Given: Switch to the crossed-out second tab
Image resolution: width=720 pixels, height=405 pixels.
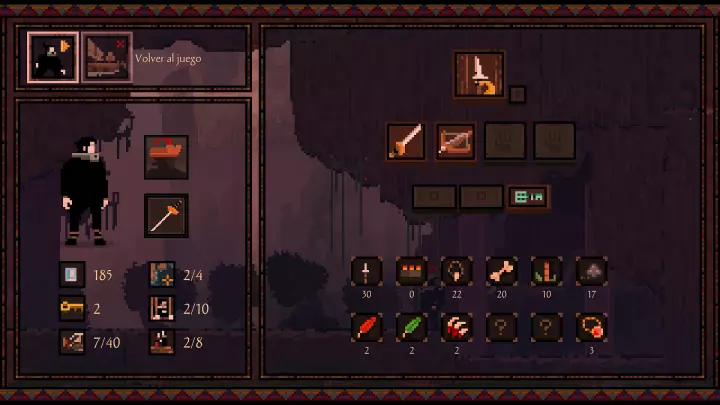Looking at the screenshot, I should [x=107, y=57].
